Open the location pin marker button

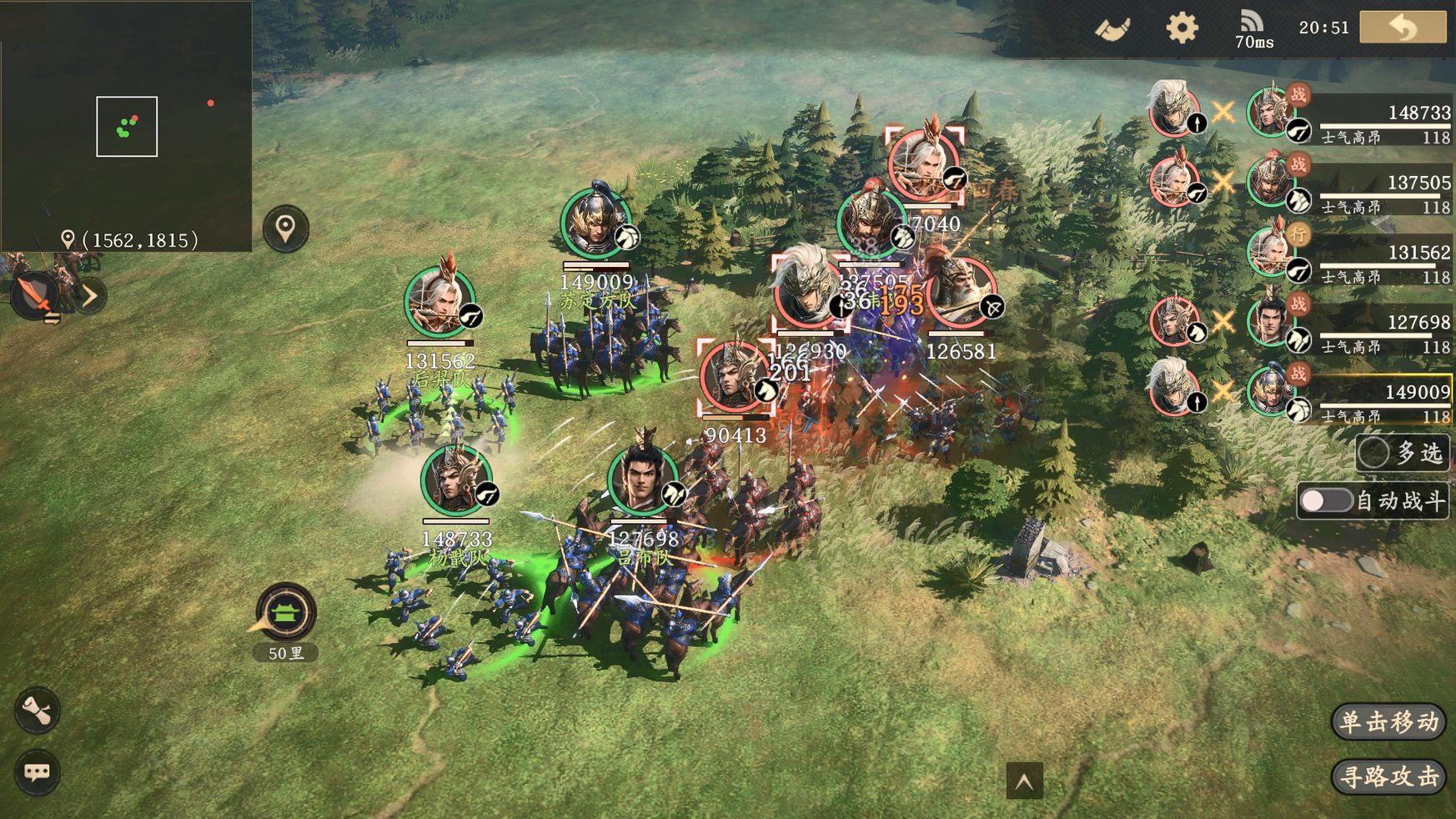[285, 228]
